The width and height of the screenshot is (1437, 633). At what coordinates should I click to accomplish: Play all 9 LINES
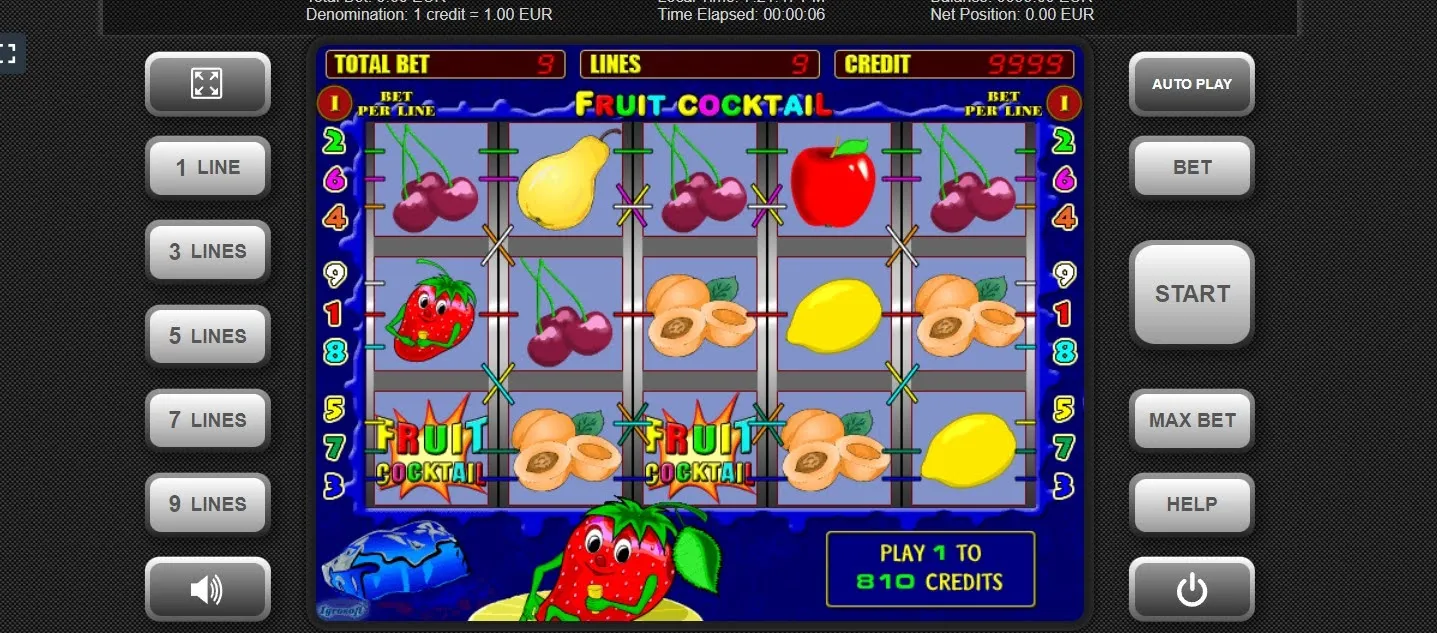[208, 504]
